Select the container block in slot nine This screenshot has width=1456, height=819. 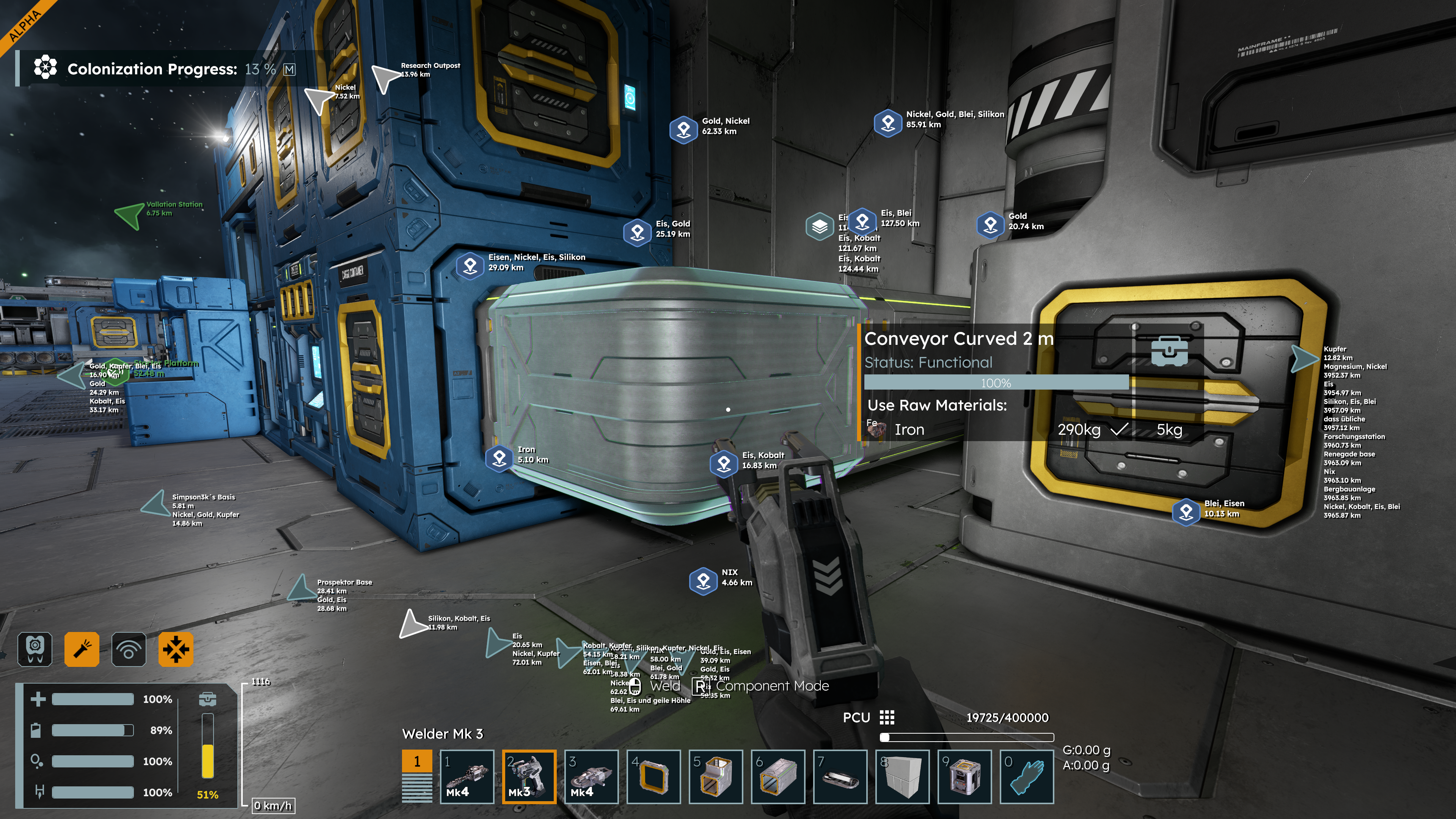[964, 777]
